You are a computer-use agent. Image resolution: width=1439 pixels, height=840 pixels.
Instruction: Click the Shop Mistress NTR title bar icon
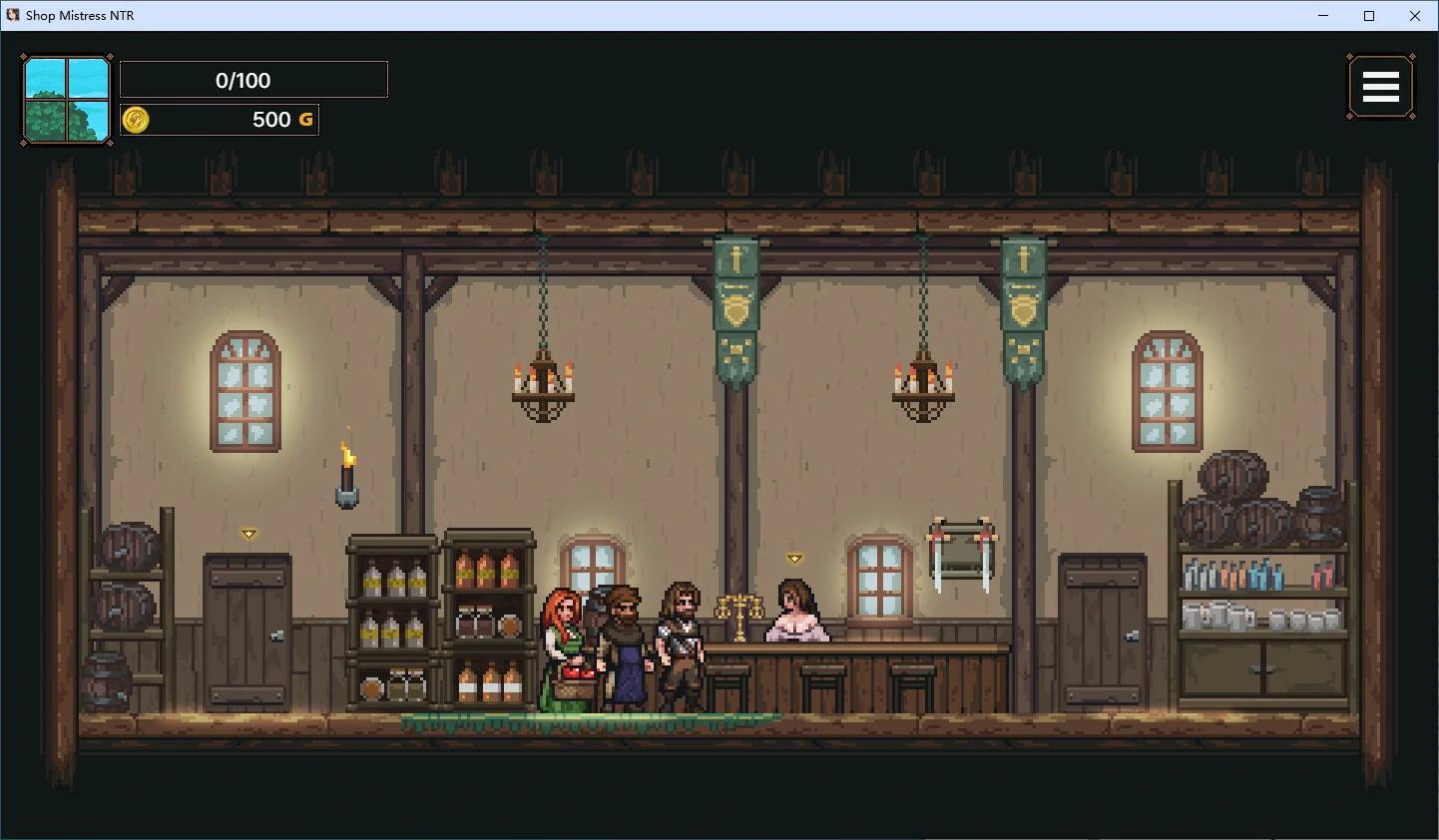(x=14, y=15)
